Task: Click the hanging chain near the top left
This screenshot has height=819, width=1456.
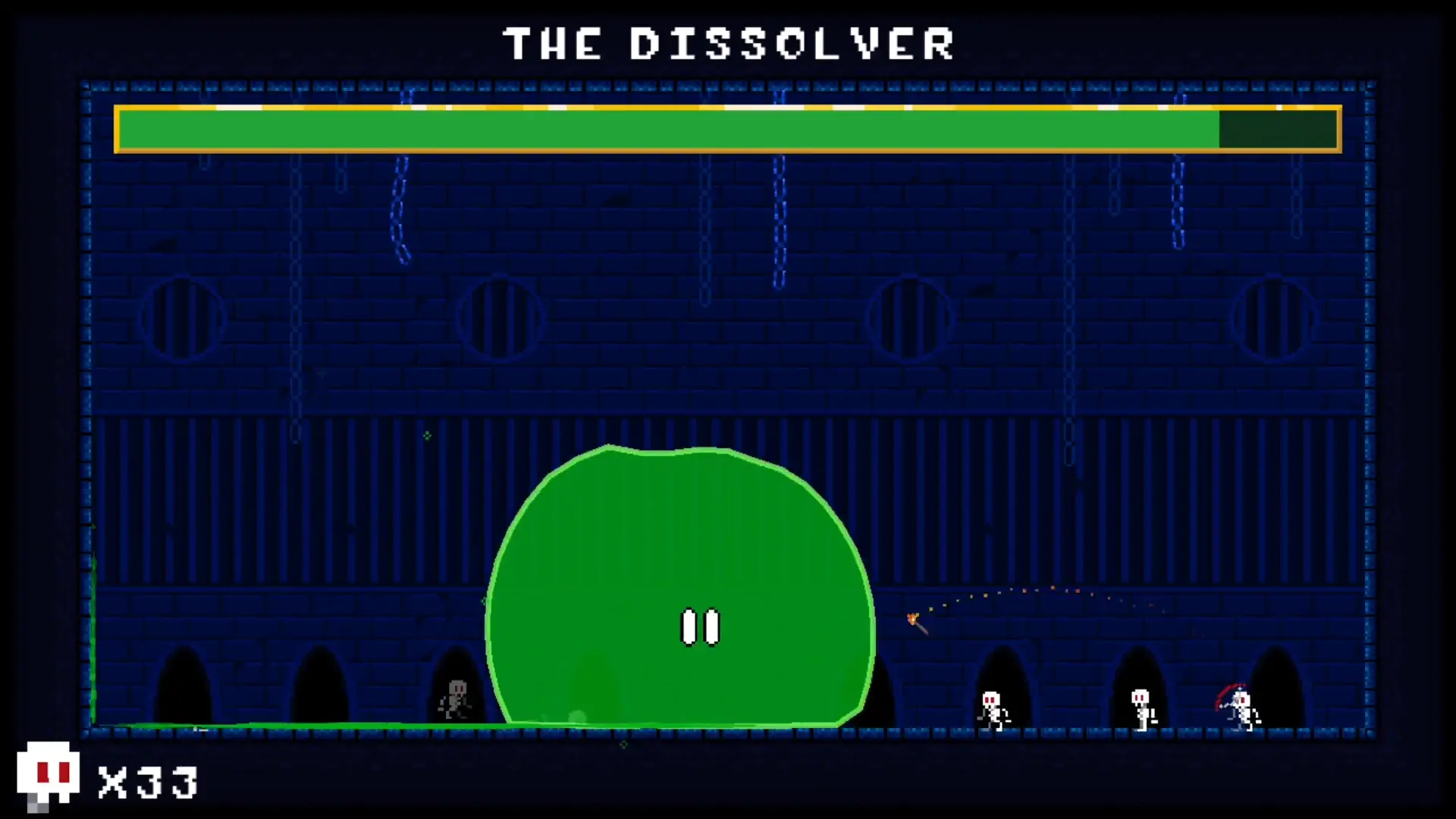Action: [400, 205]
